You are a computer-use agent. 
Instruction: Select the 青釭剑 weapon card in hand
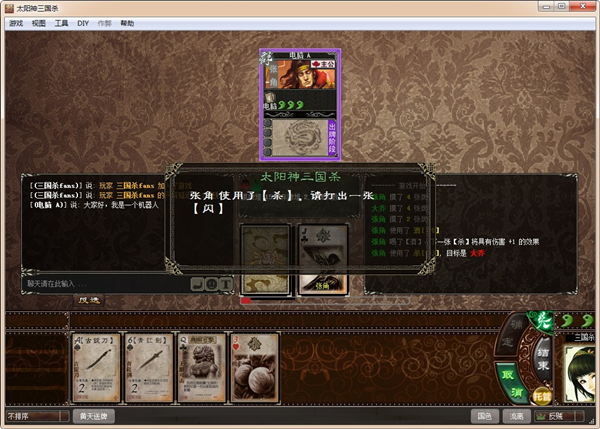point(149,367)
